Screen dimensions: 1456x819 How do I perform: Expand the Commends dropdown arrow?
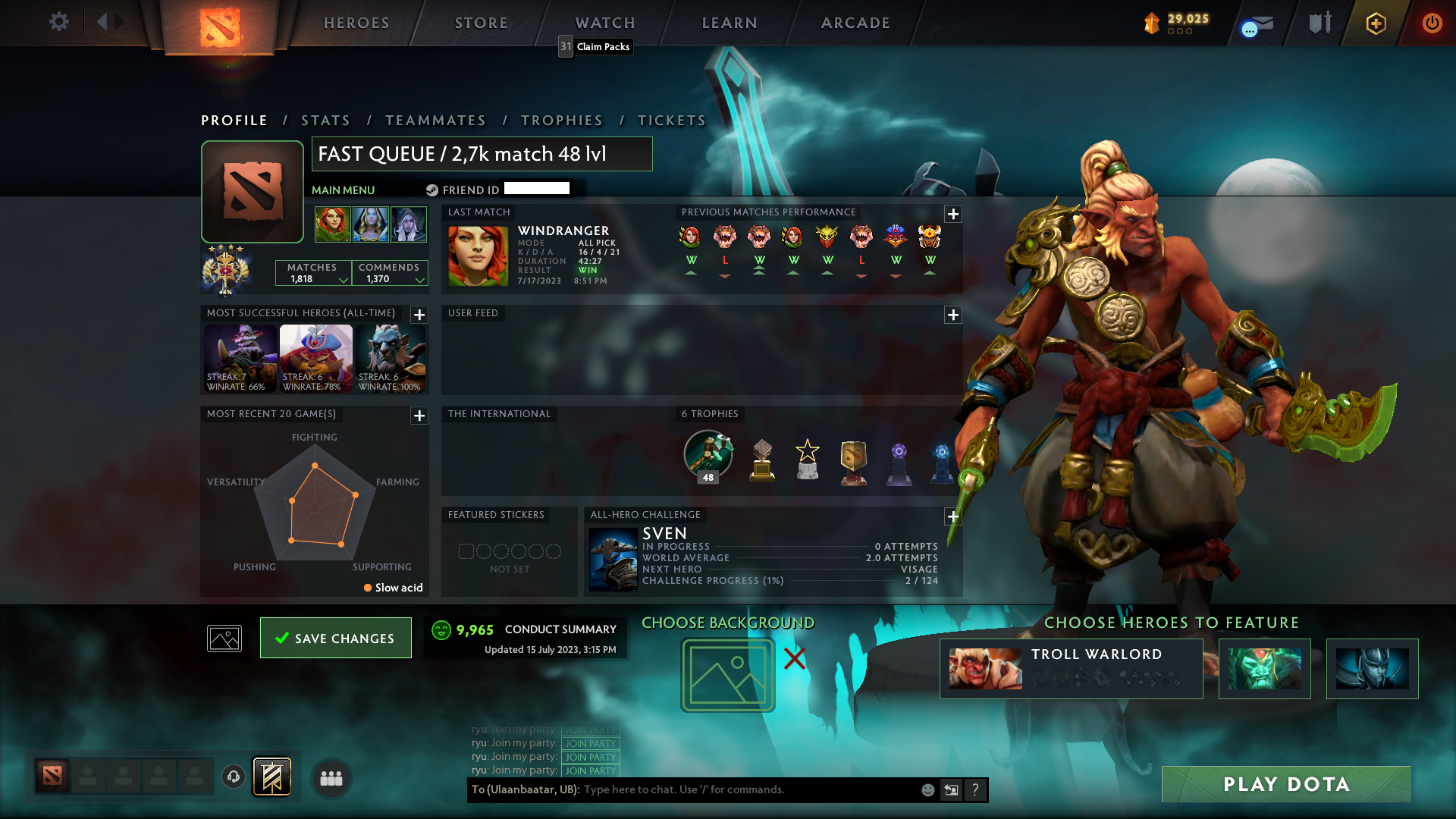point(418,280)
